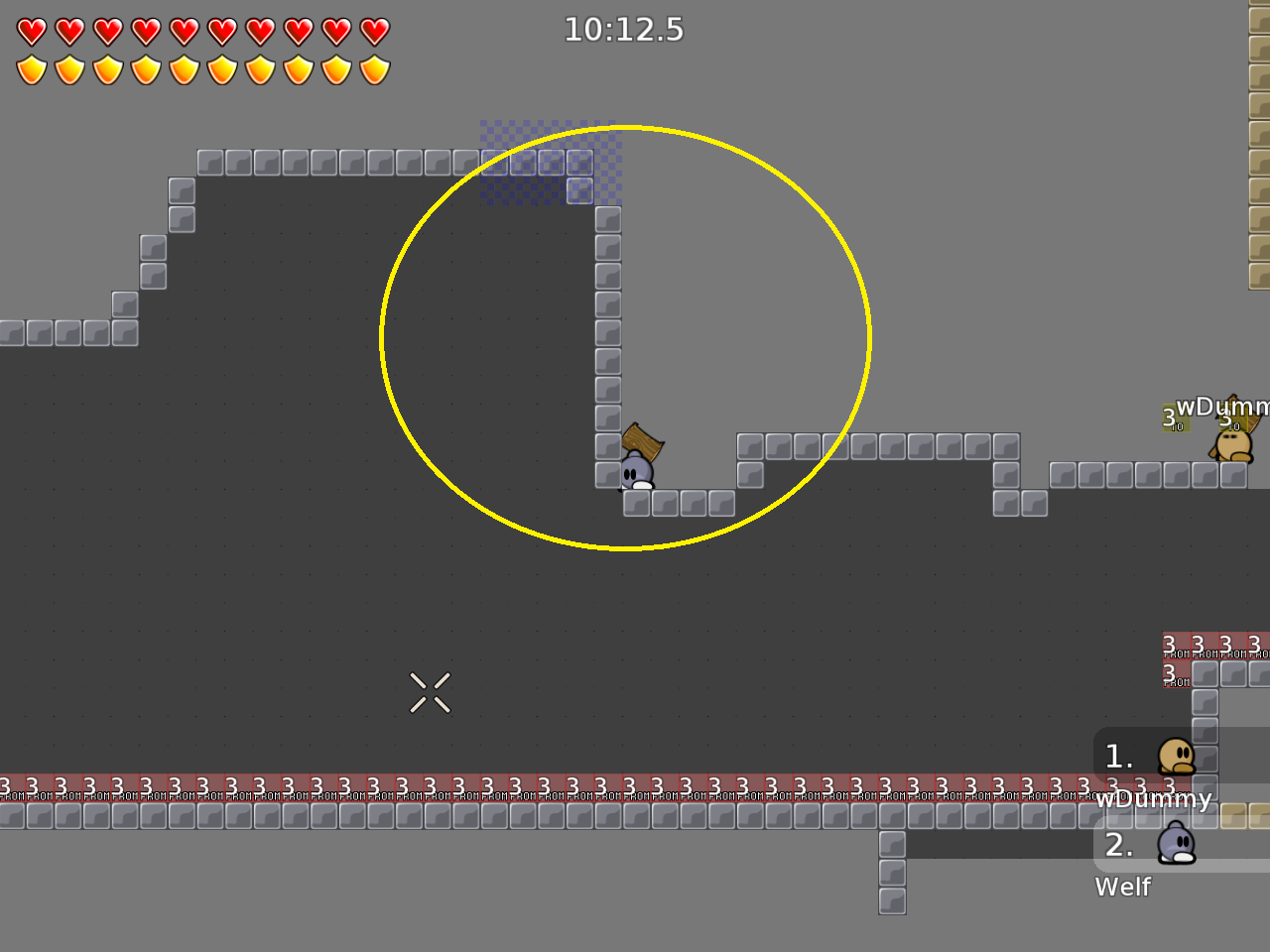Click the hammer held by the grey tee

pyautogui.click(x=641, y=441)
